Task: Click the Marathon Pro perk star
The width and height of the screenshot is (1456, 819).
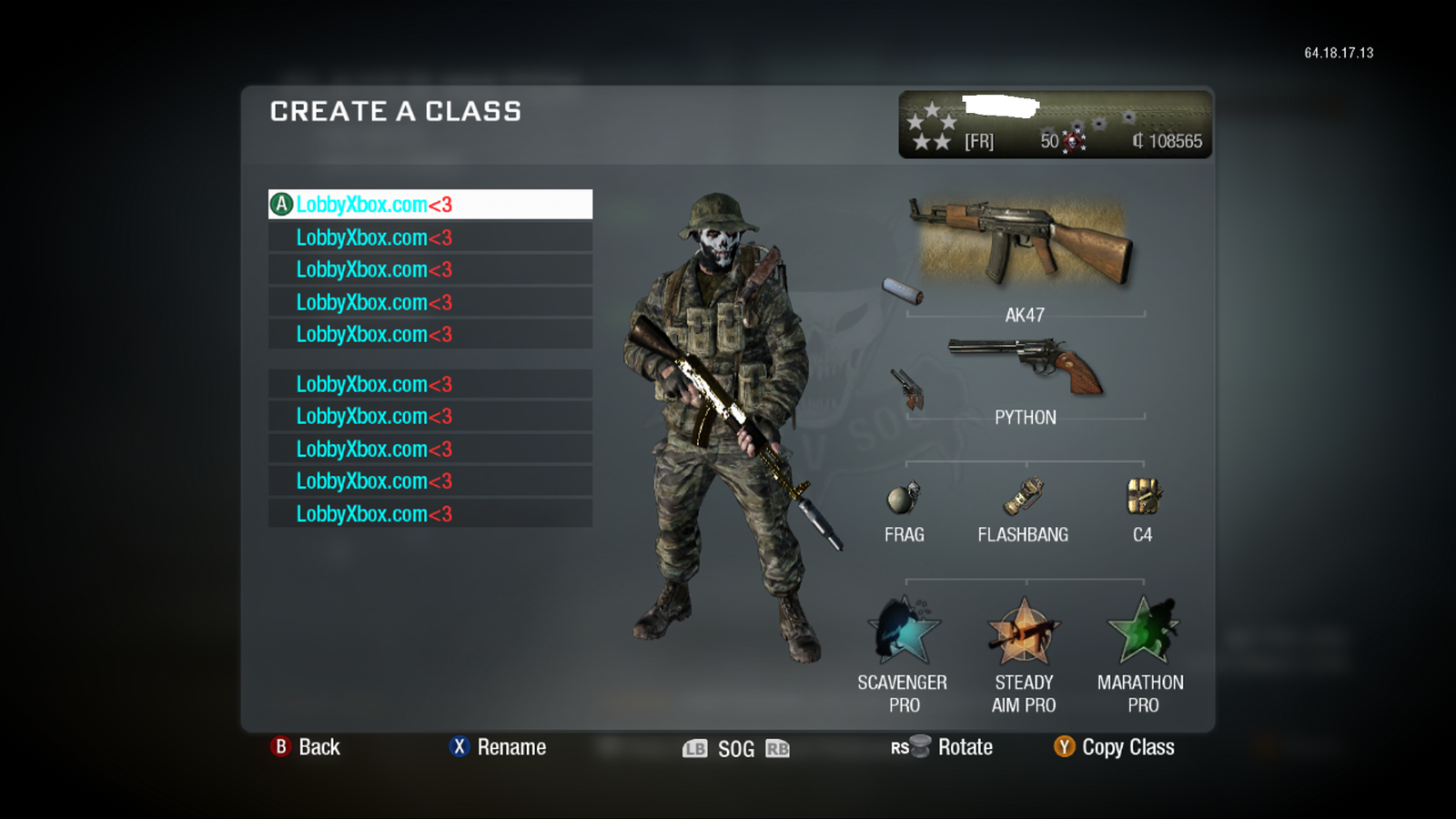Action: [1142, 632]
